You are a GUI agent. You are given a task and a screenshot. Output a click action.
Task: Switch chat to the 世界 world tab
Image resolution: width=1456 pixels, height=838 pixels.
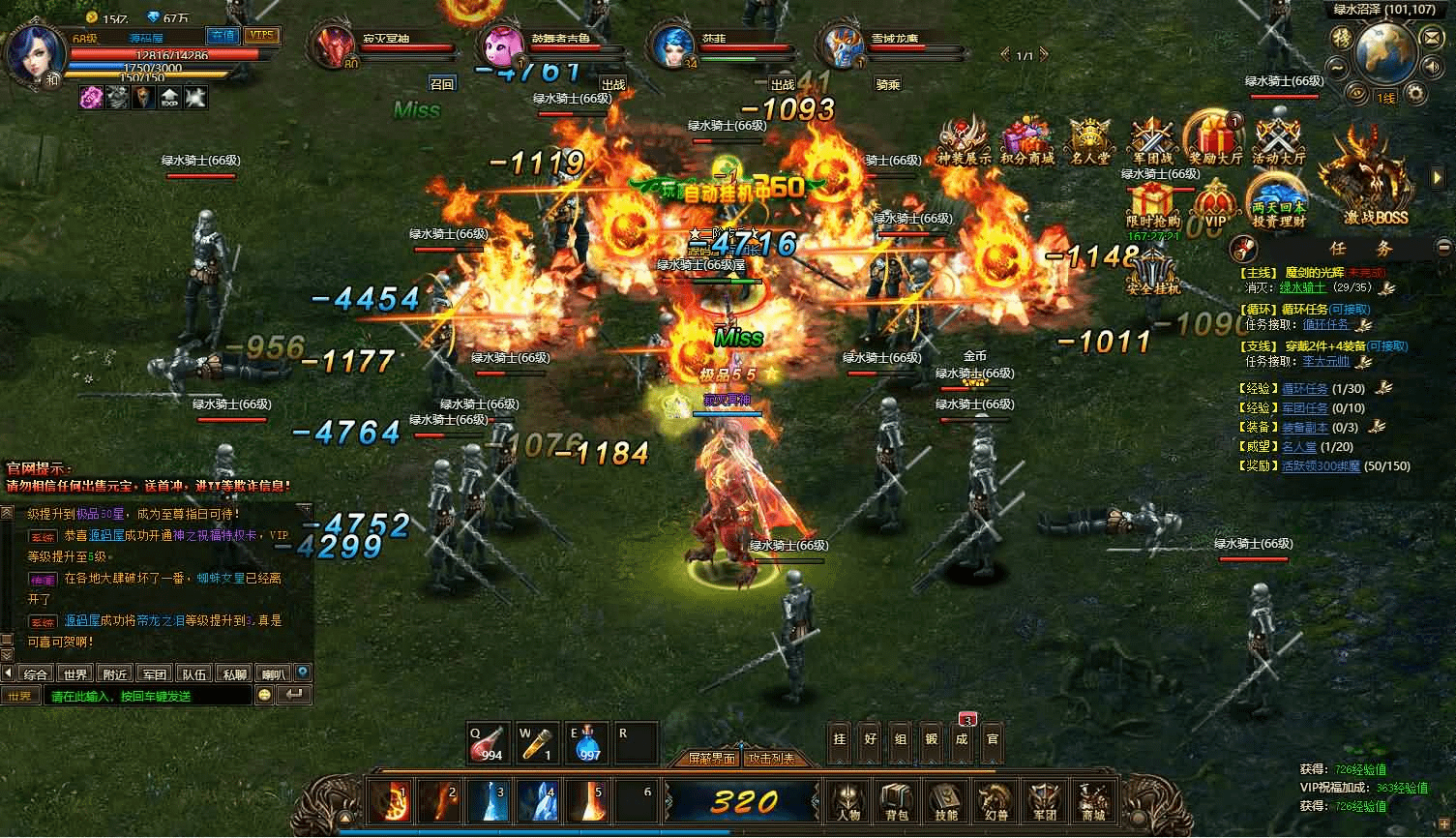74,674
